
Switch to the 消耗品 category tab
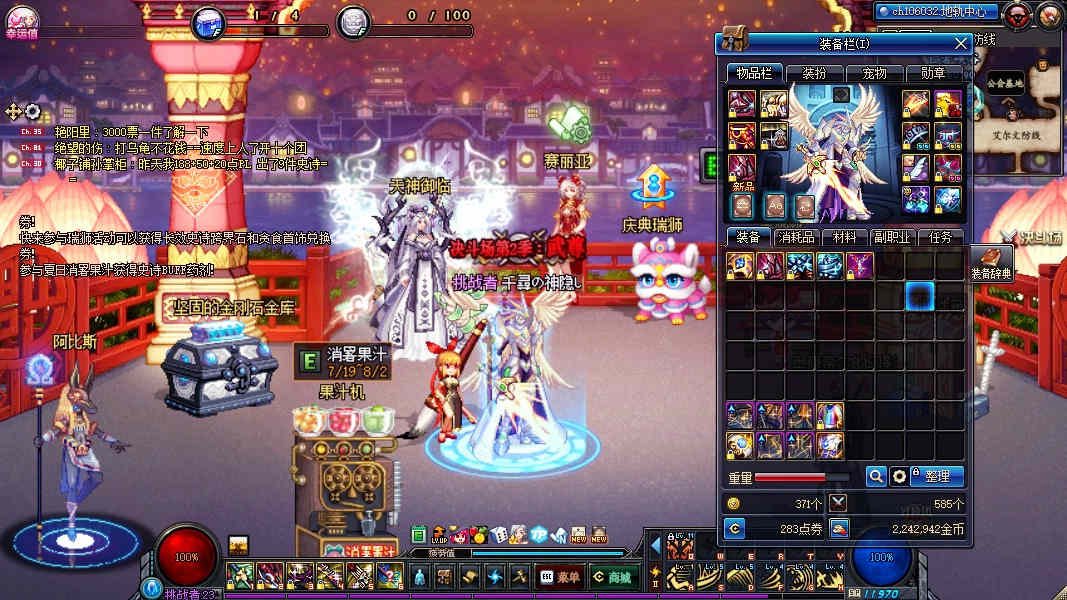798,238
